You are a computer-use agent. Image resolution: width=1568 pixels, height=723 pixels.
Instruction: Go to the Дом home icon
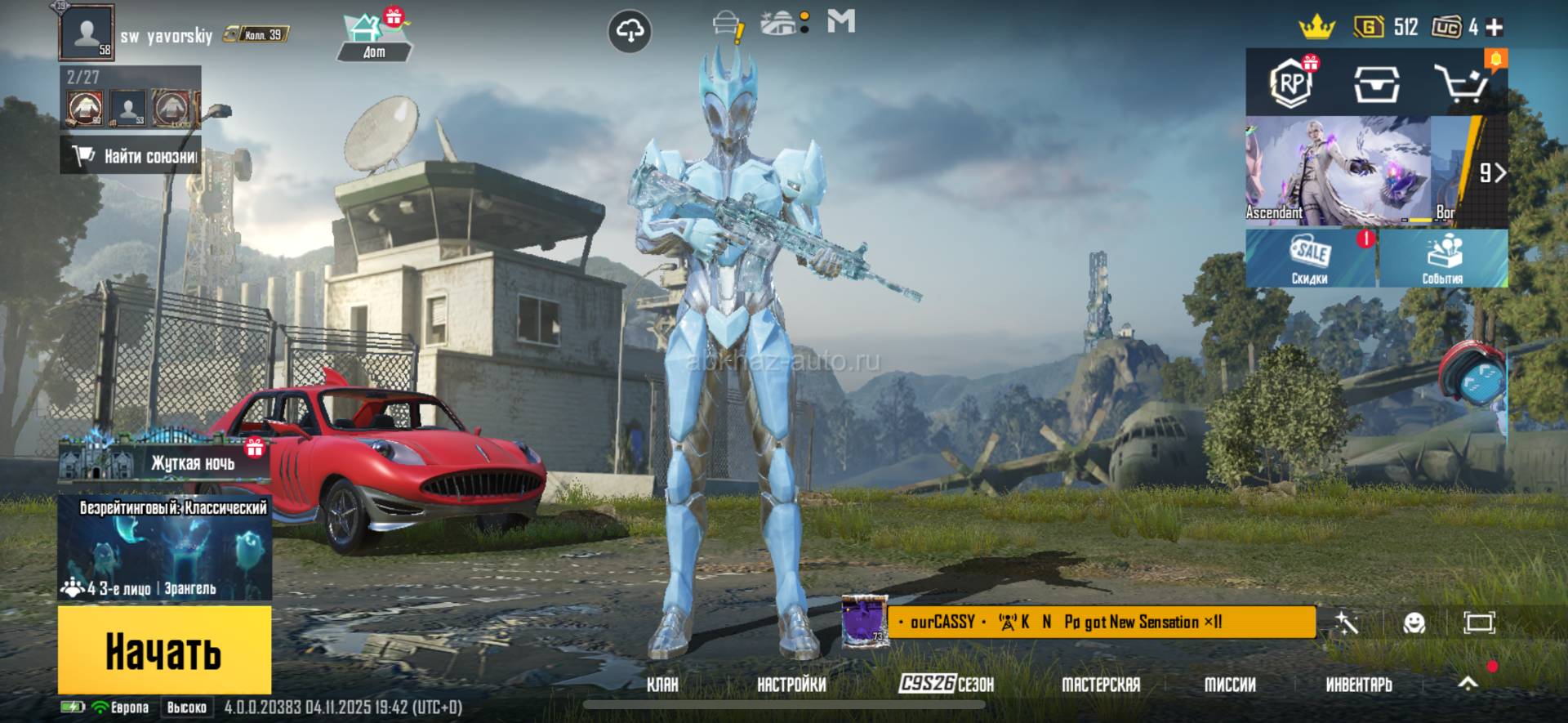pos(373,38)
